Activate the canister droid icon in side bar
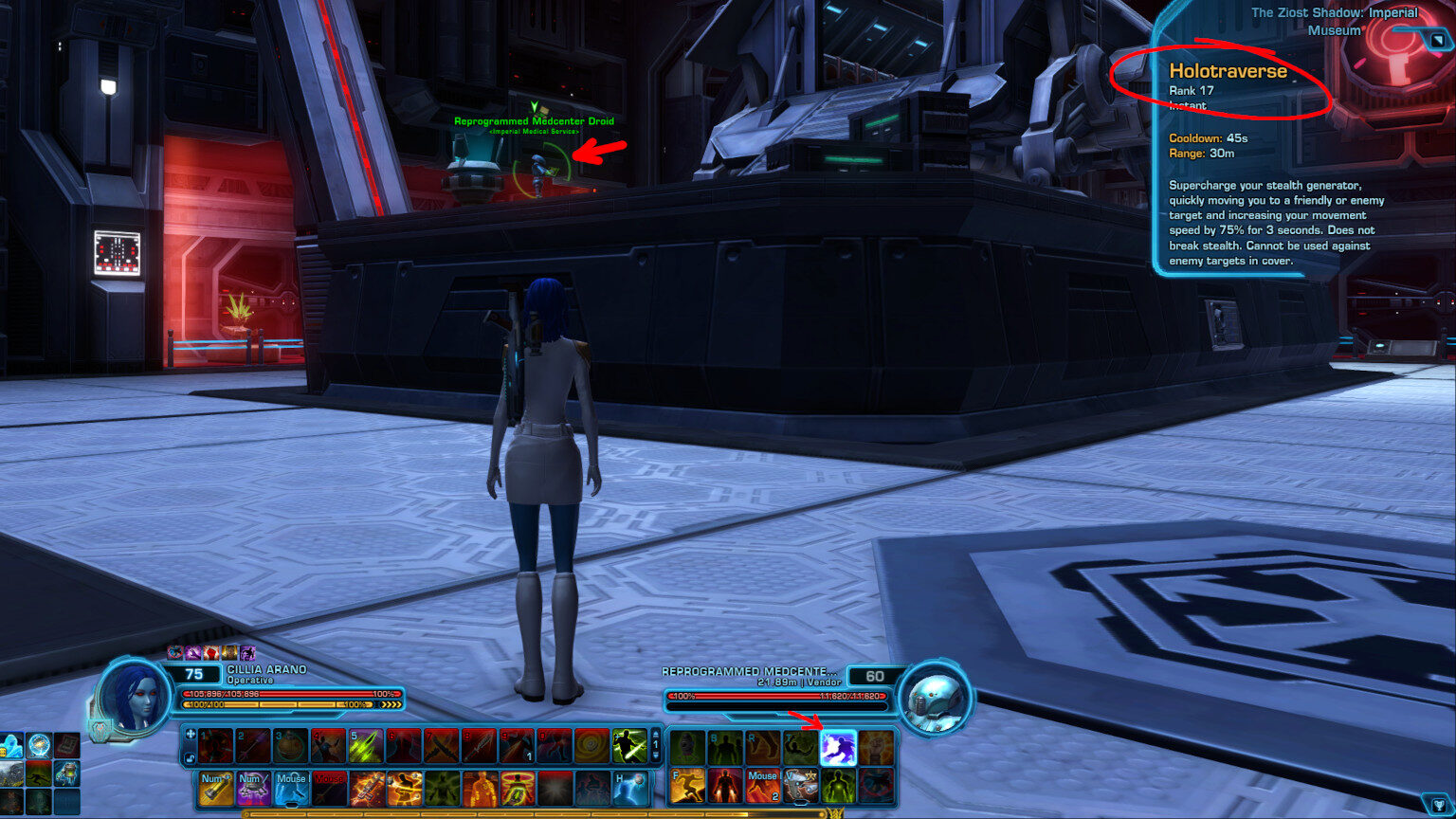This screenshot has height=819, width=1456. [65, 773]
